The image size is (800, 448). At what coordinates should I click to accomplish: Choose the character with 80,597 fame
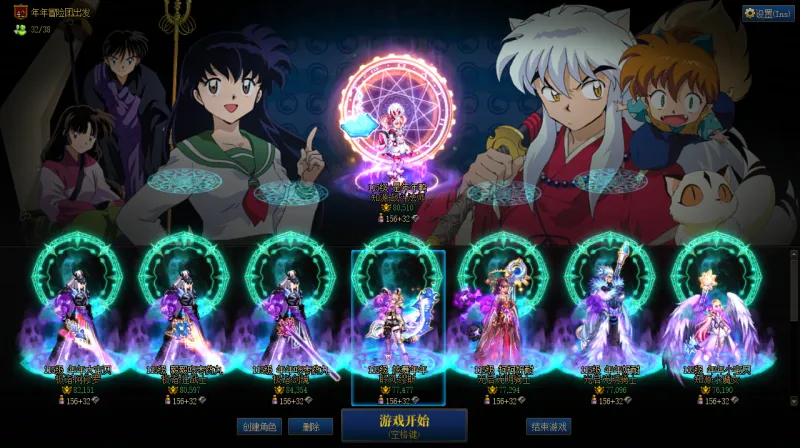184,320
